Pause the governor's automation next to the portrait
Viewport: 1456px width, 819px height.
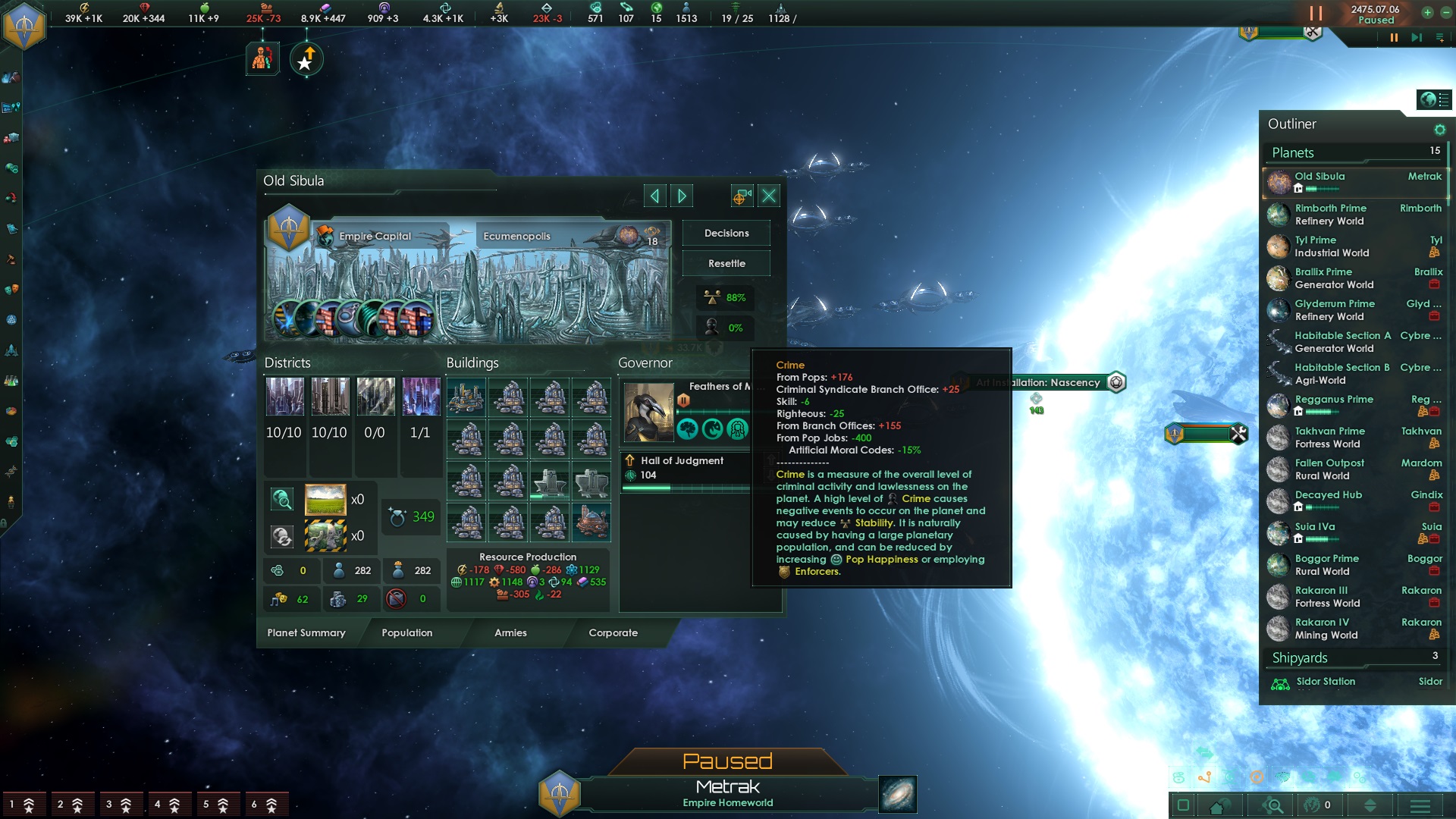[683, 400]
